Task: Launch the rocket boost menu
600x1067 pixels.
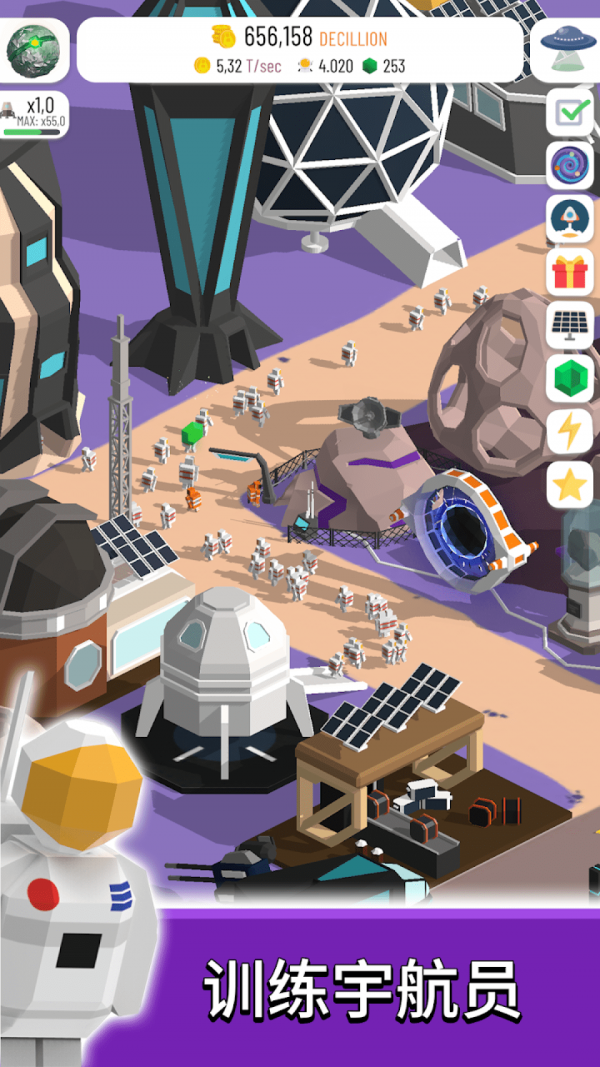Action: [571, 219]
